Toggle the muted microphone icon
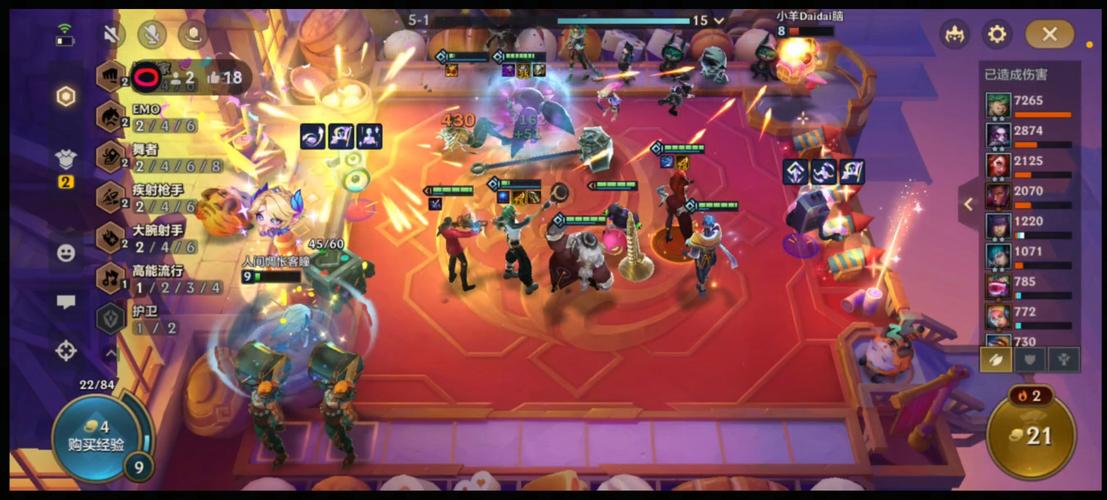1107x500 pixels. [152, 34]
